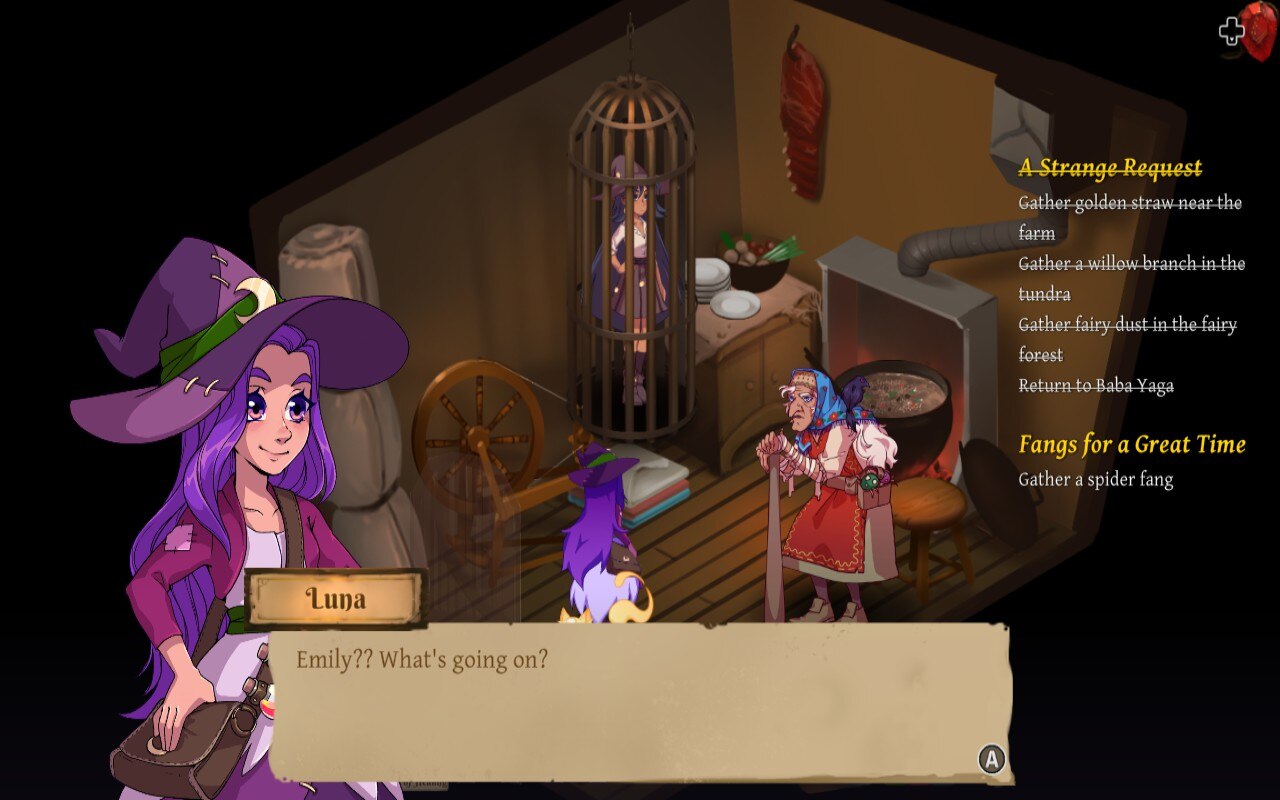Image resolution: width=1280 pixels, height=800 pixels.
Task: Open the quest 'A Strange Request'
Action: click(x=1110, y=167)
